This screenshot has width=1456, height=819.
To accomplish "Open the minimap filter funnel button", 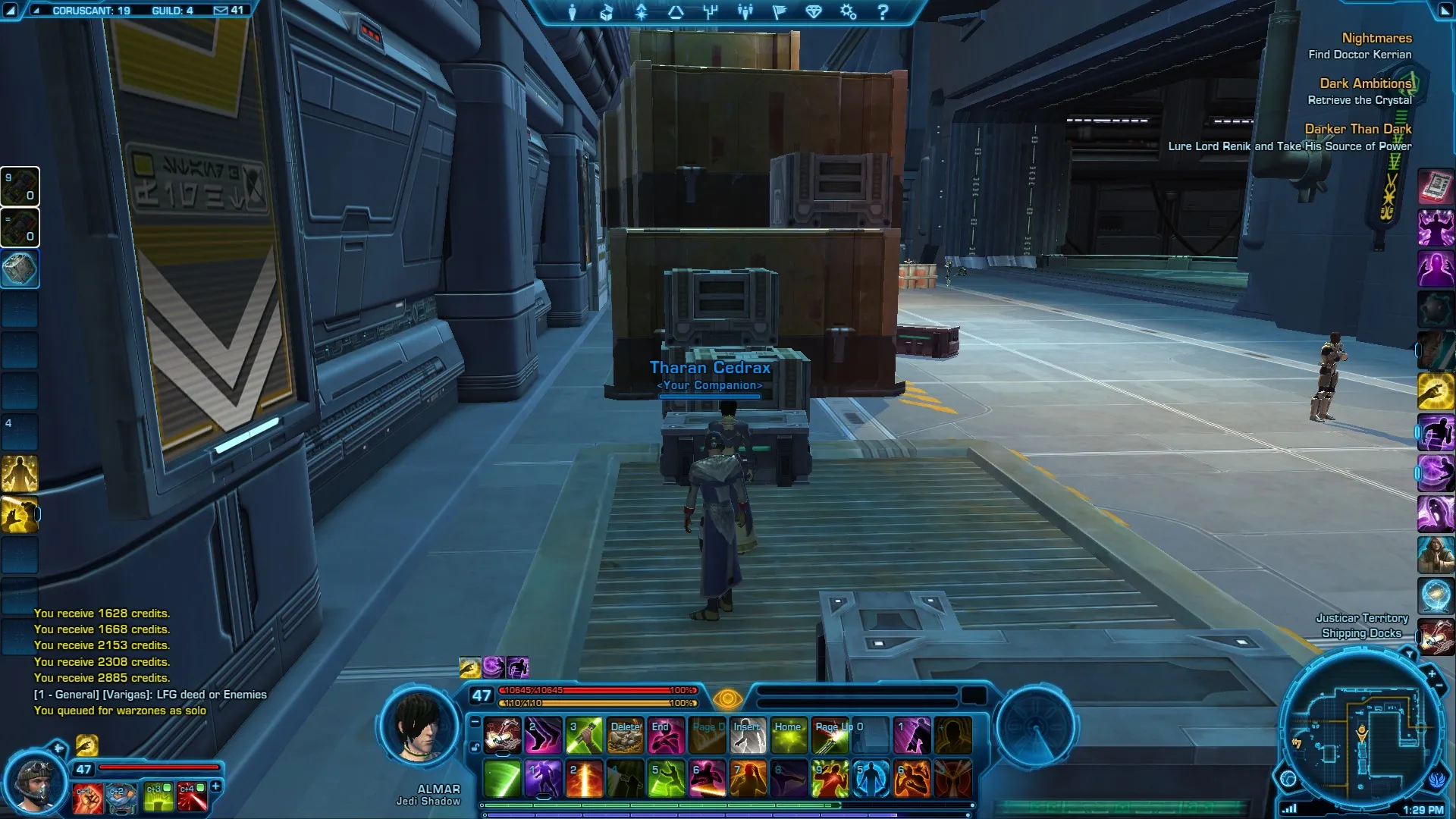I will (1409, 654).
